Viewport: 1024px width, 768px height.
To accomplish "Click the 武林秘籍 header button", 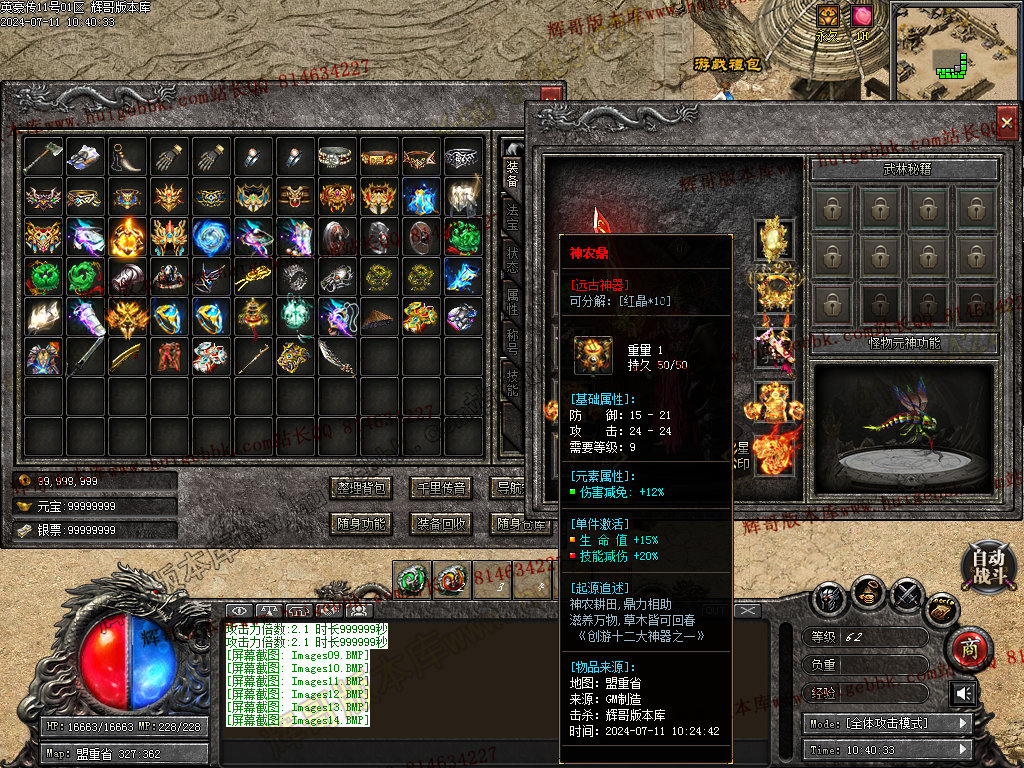I will [x=904, y=169].
